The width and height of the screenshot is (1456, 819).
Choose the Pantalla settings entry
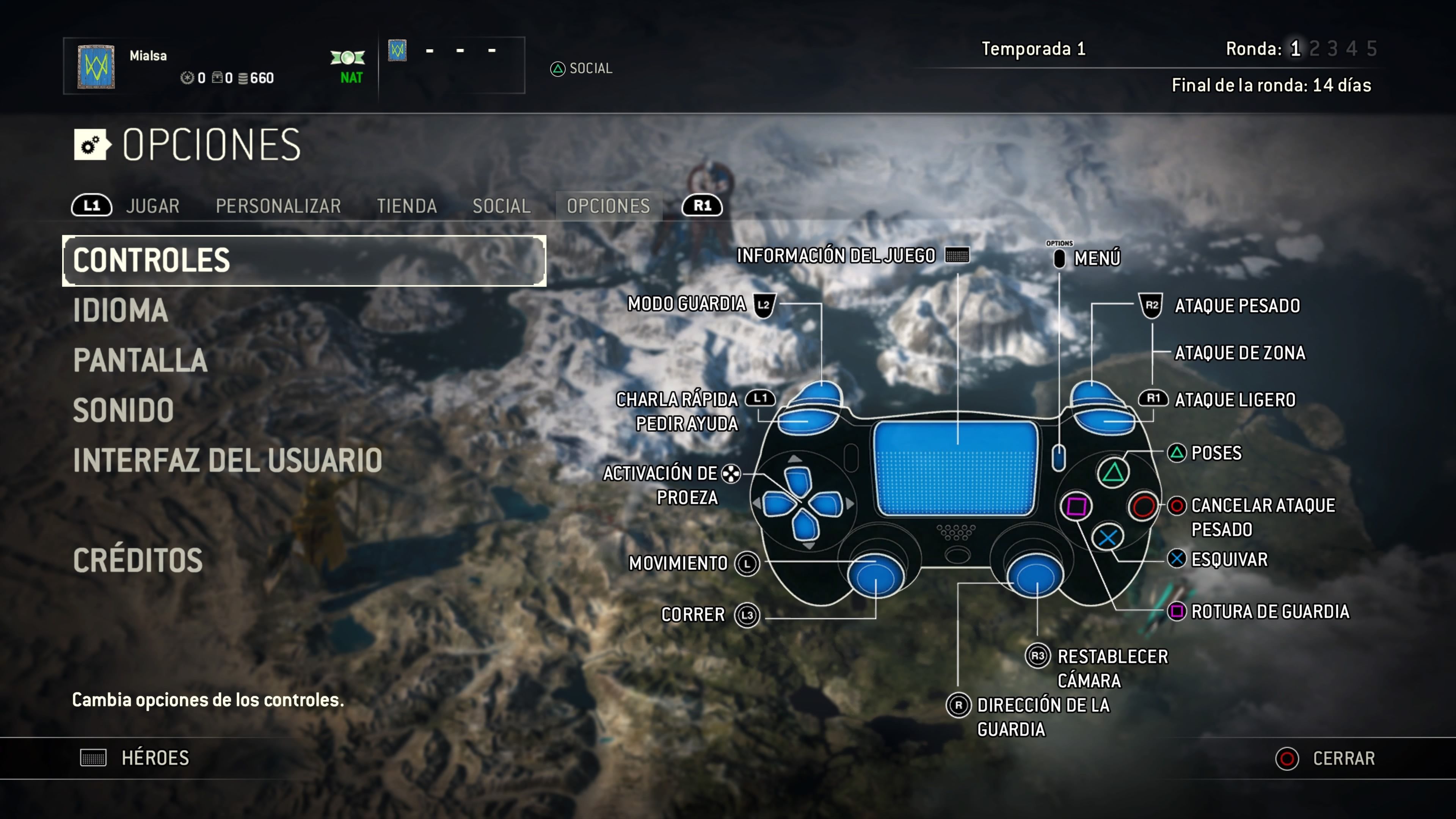point(140,361)
